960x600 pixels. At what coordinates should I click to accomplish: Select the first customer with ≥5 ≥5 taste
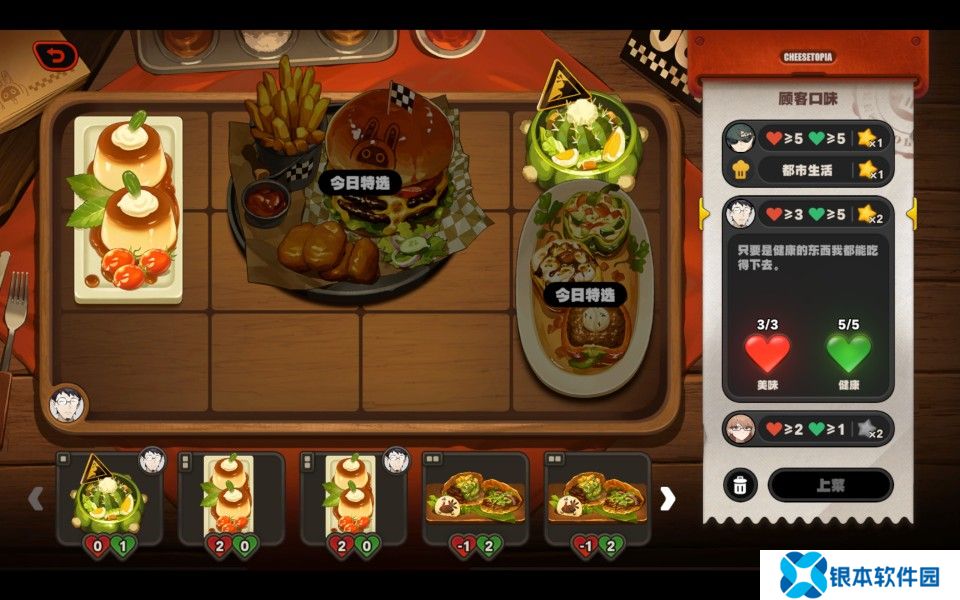coord(806,138)
